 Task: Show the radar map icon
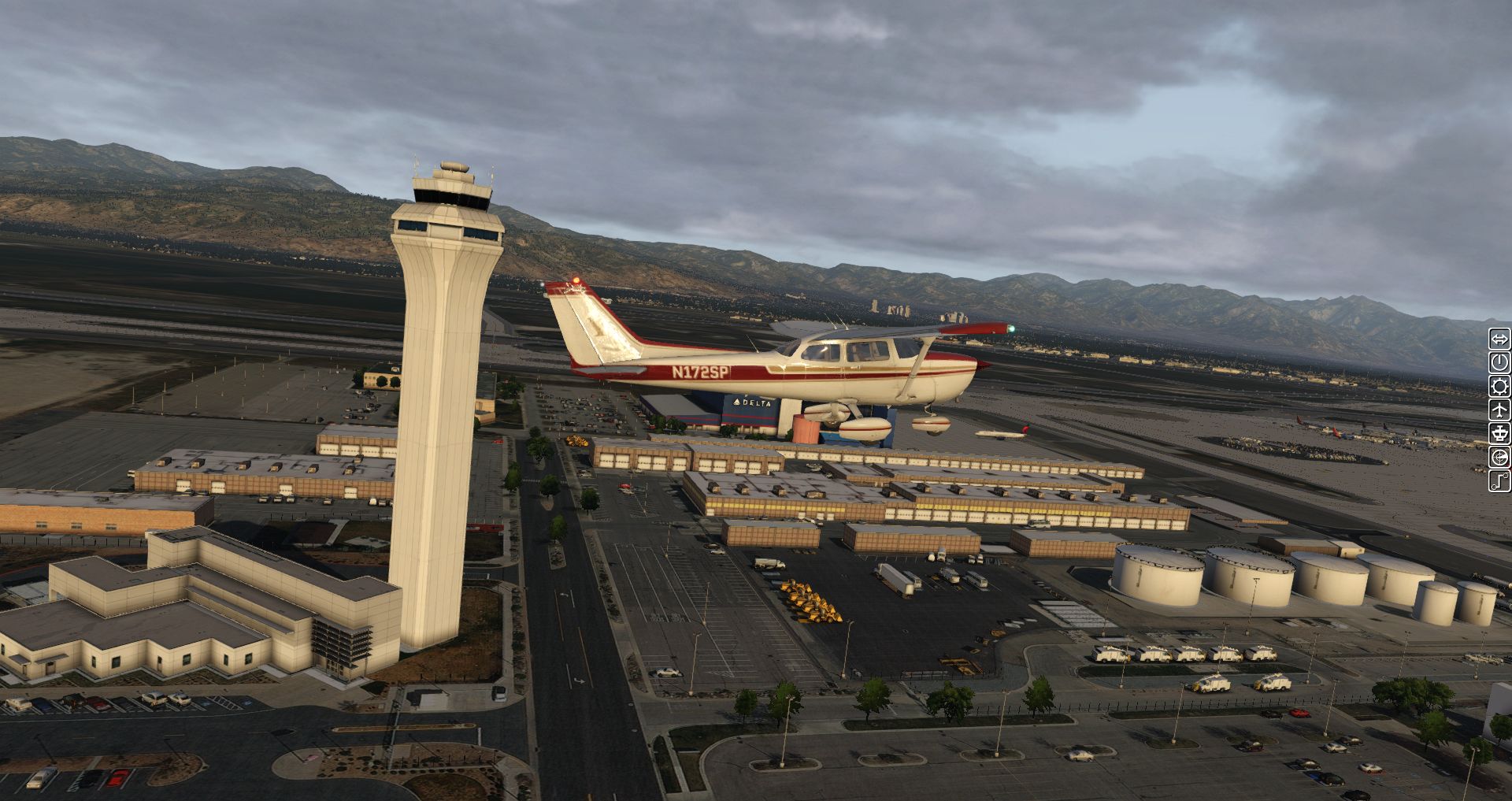[x=1499, y=457]
